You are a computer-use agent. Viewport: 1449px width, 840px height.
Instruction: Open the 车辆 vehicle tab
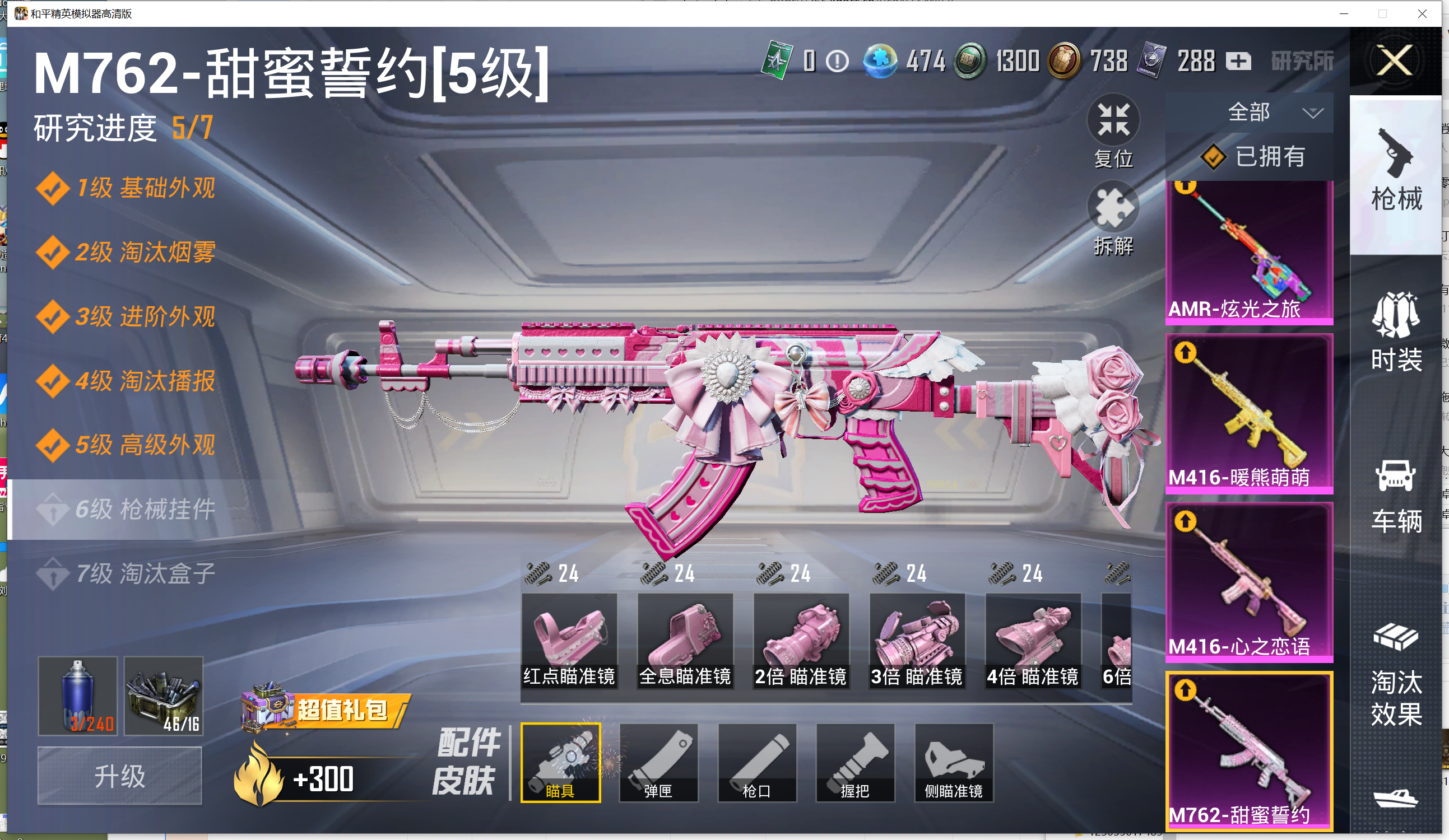click(1396, 495)
